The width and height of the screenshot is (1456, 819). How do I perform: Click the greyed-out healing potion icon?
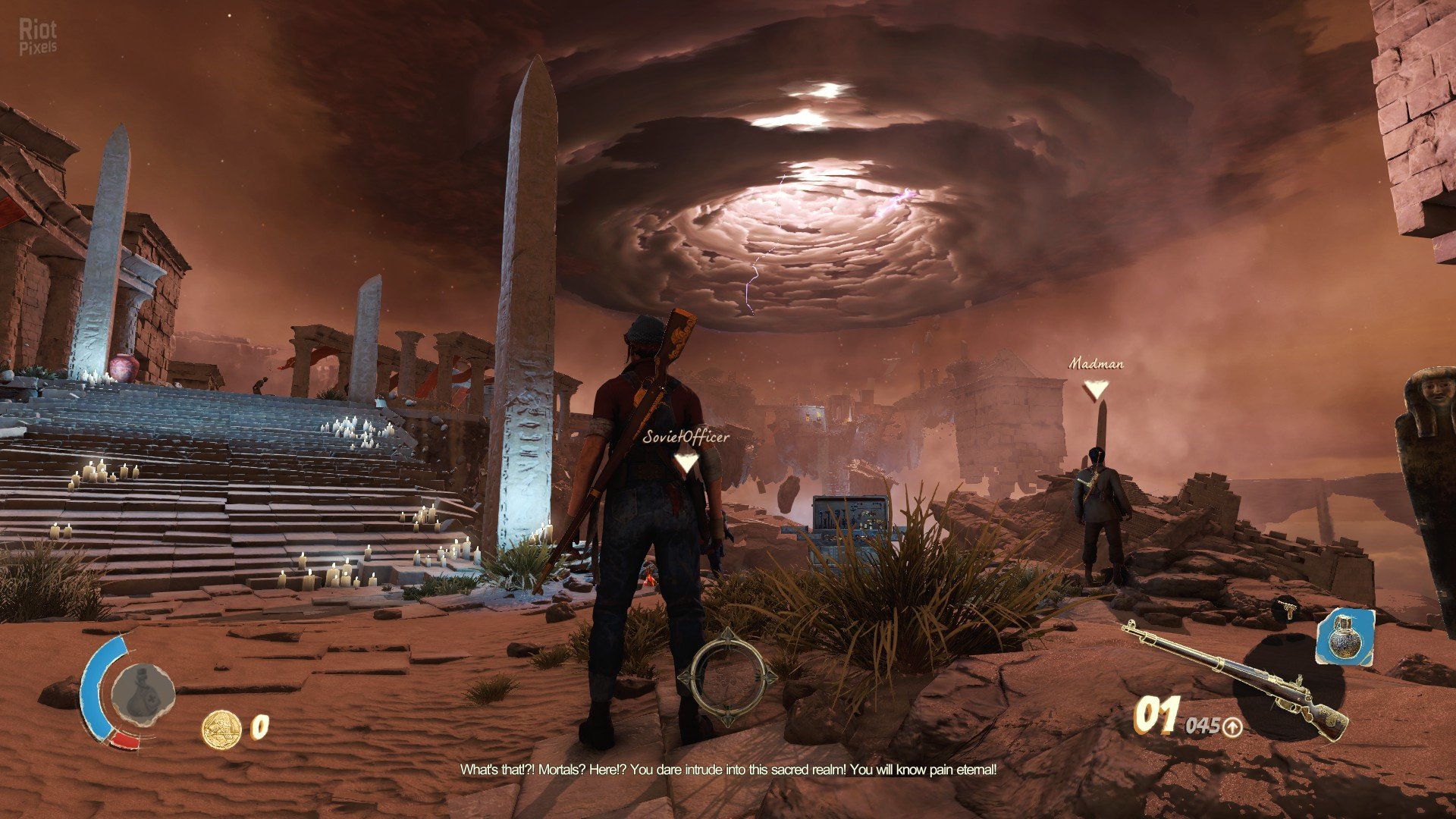(143, 693)
